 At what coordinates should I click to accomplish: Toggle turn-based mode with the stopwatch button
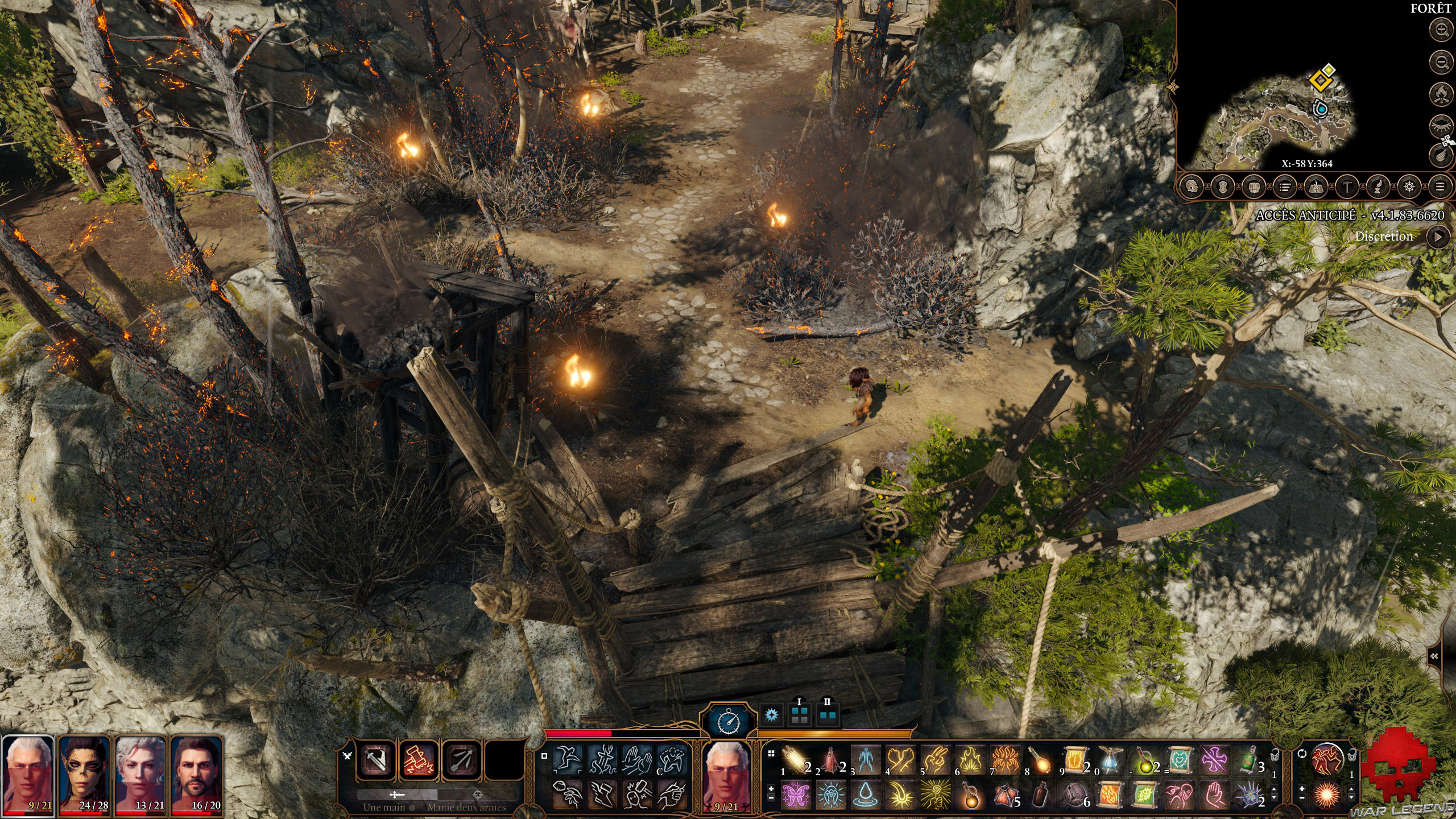pos(729,722)
